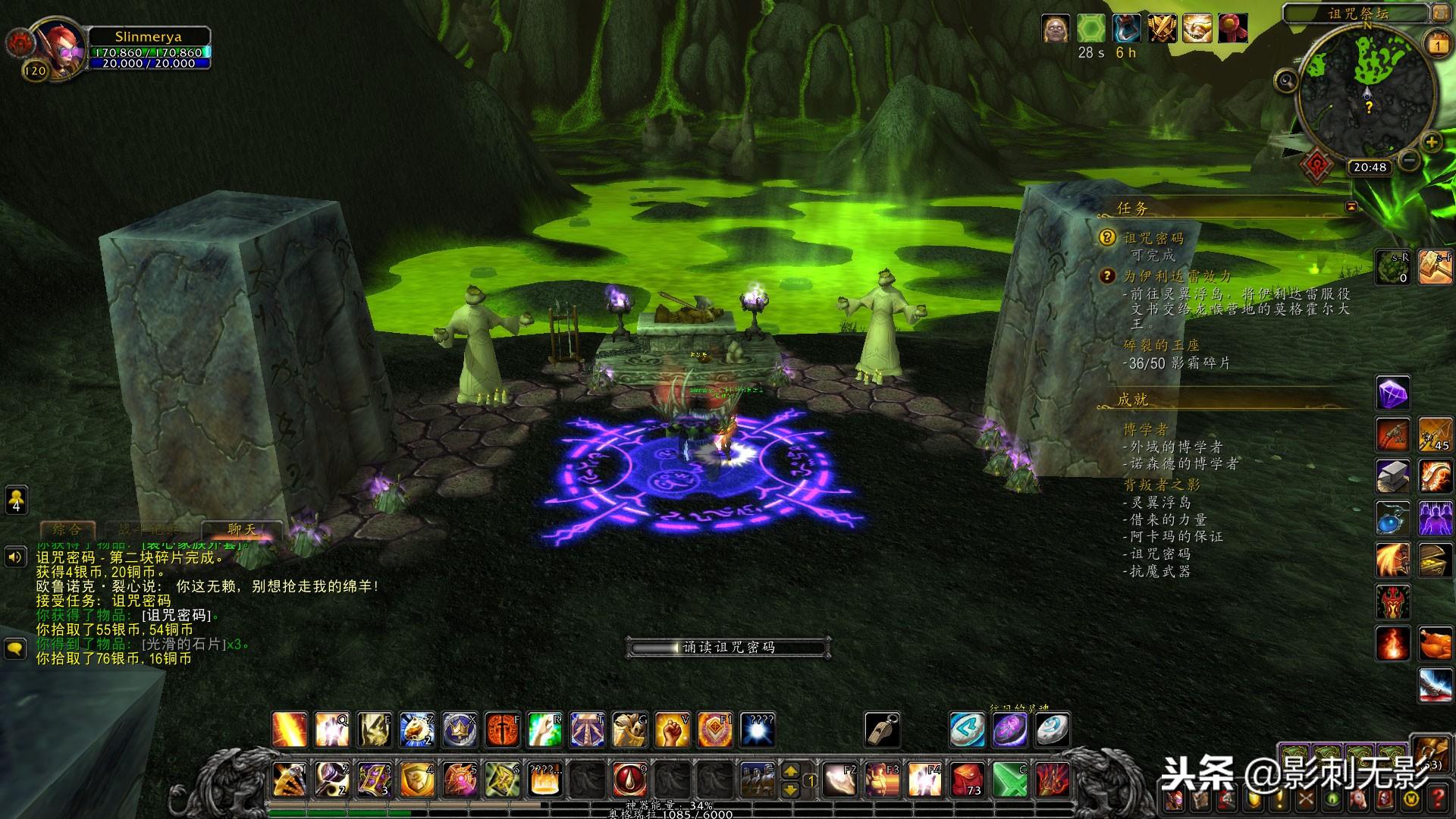Open the chat speech bubble button
Screen dimensions: 1456x819
[16, 648]
